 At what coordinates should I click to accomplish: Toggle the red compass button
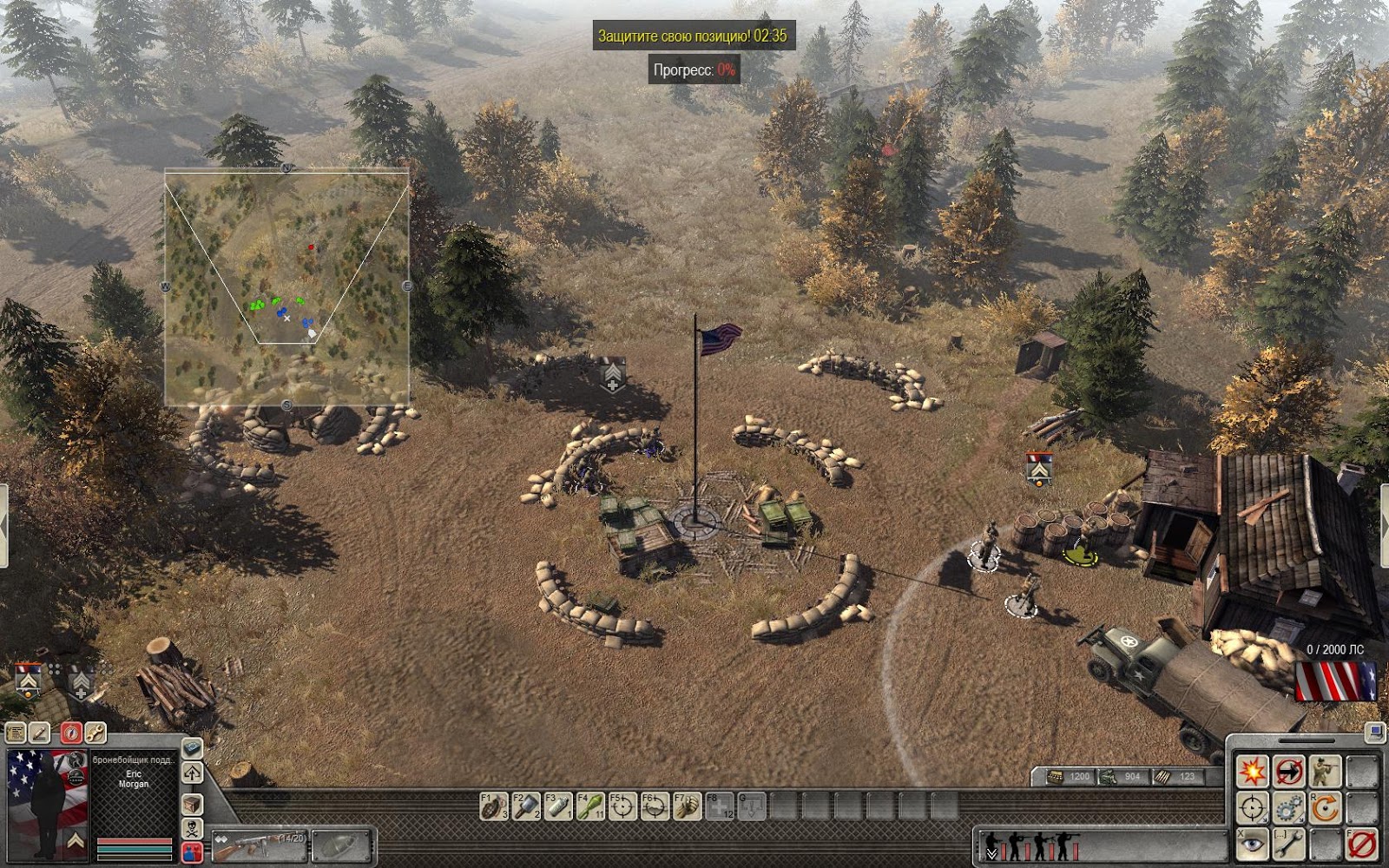coord(70,733)
